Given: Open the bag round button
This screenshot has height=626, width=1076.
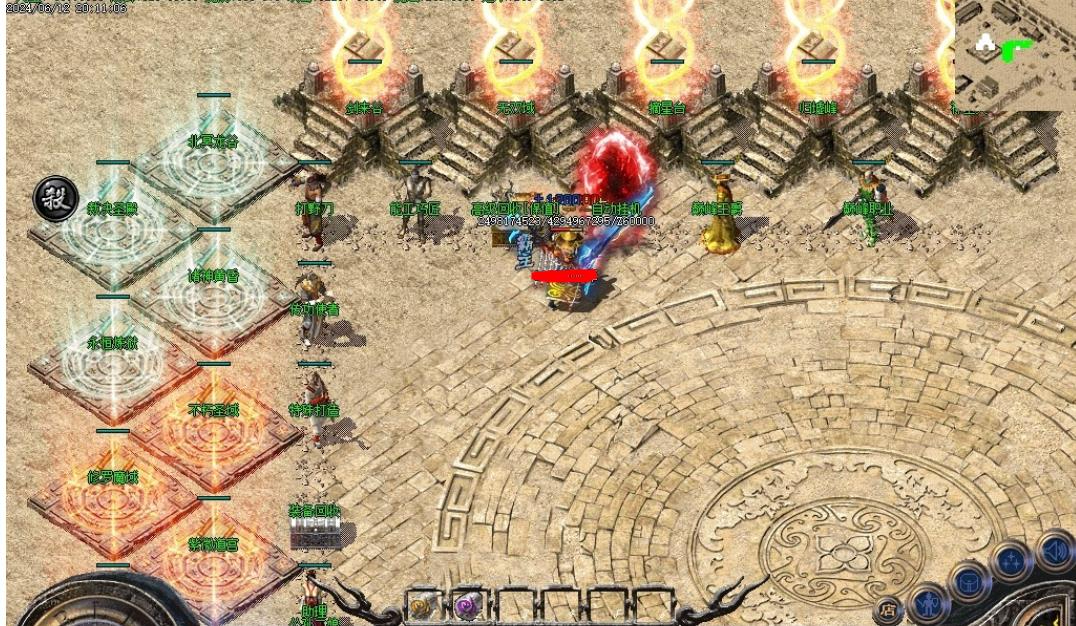Looking at the screenshot, I should click(x=970, y=583).
